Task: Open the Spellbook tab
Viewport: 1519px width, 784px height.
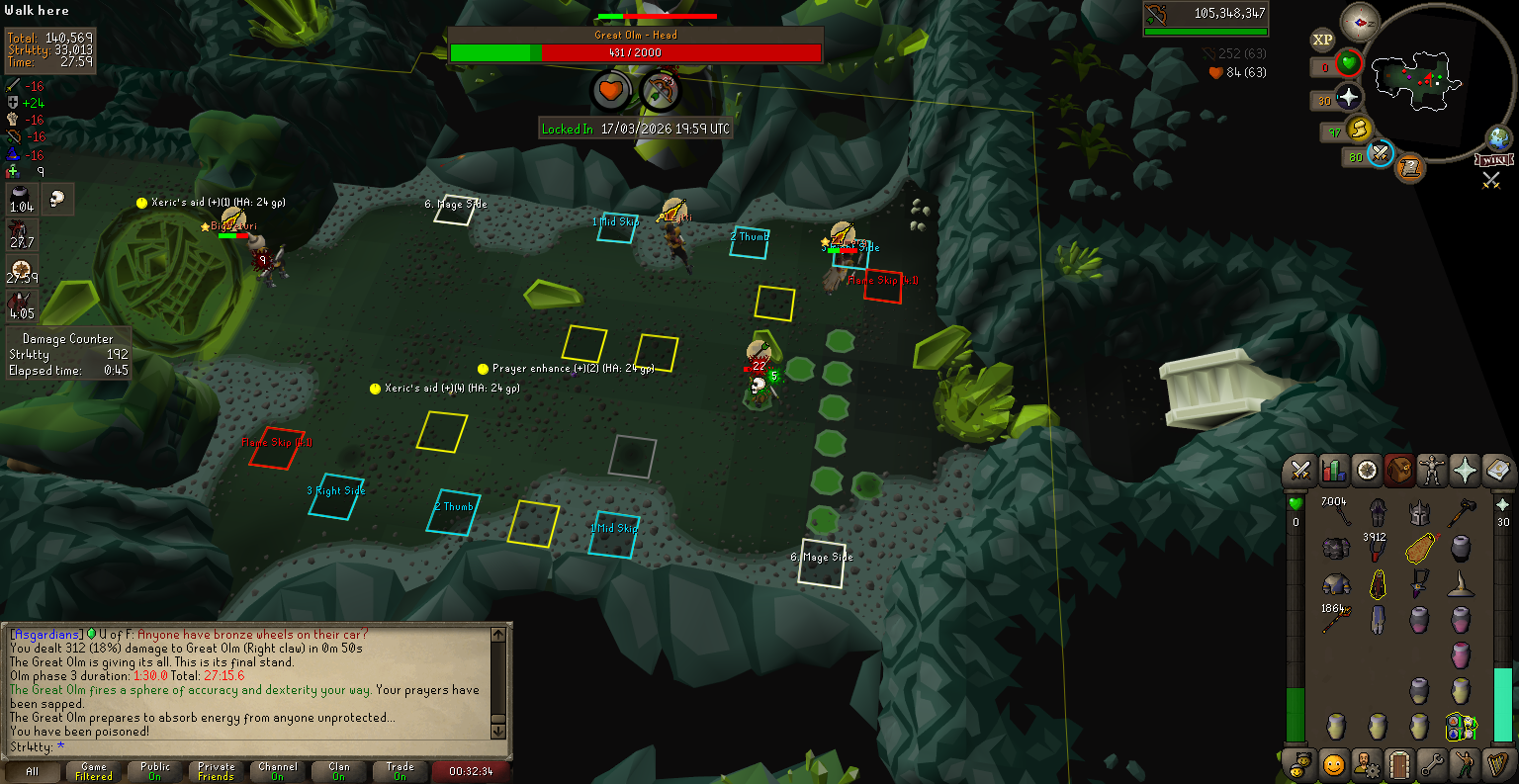Action: [1497, 471]
